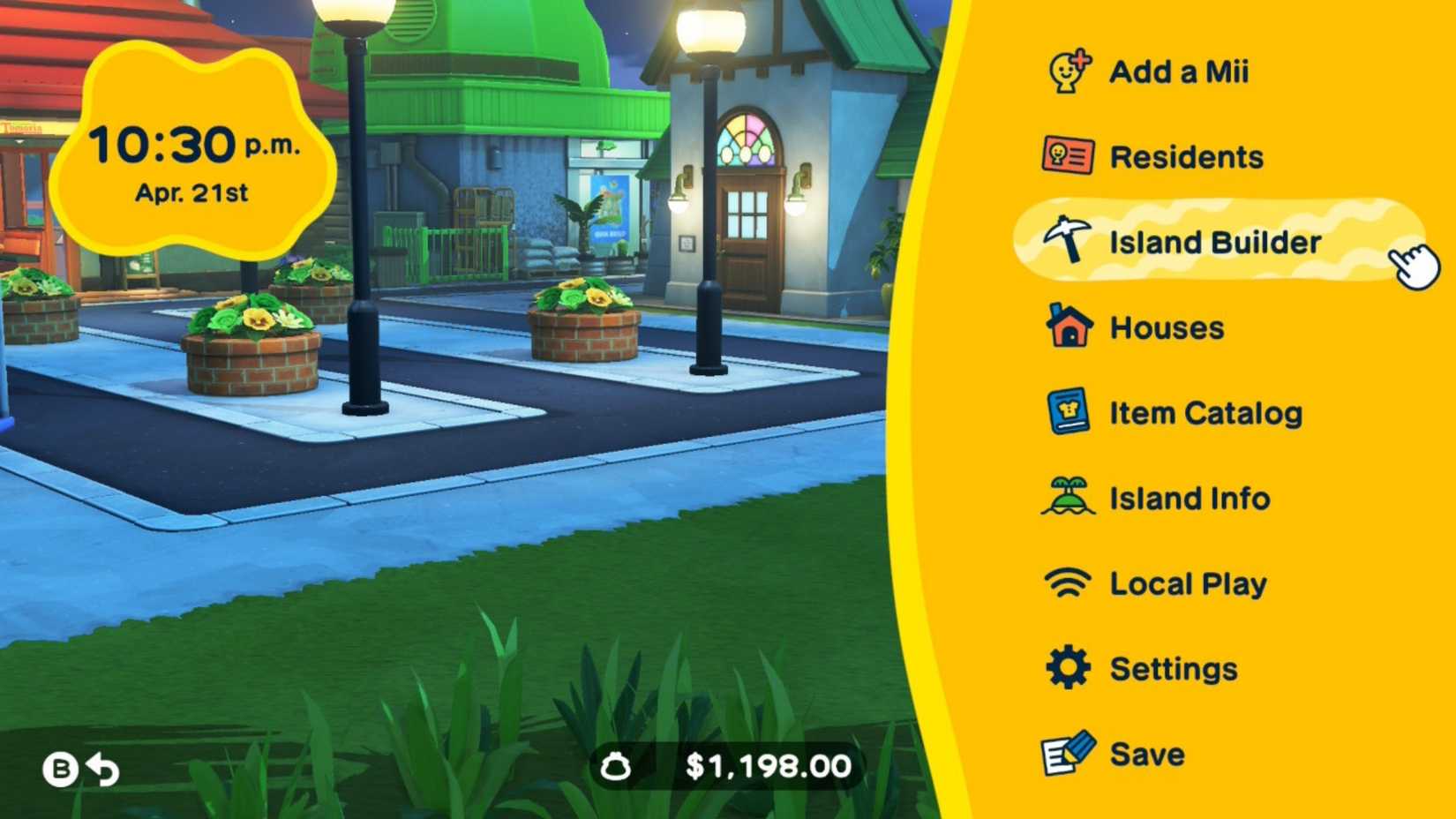Viewport: 1456px width, 819px height.
Task: Open the Residents menu item
Action: (1187, 156)
